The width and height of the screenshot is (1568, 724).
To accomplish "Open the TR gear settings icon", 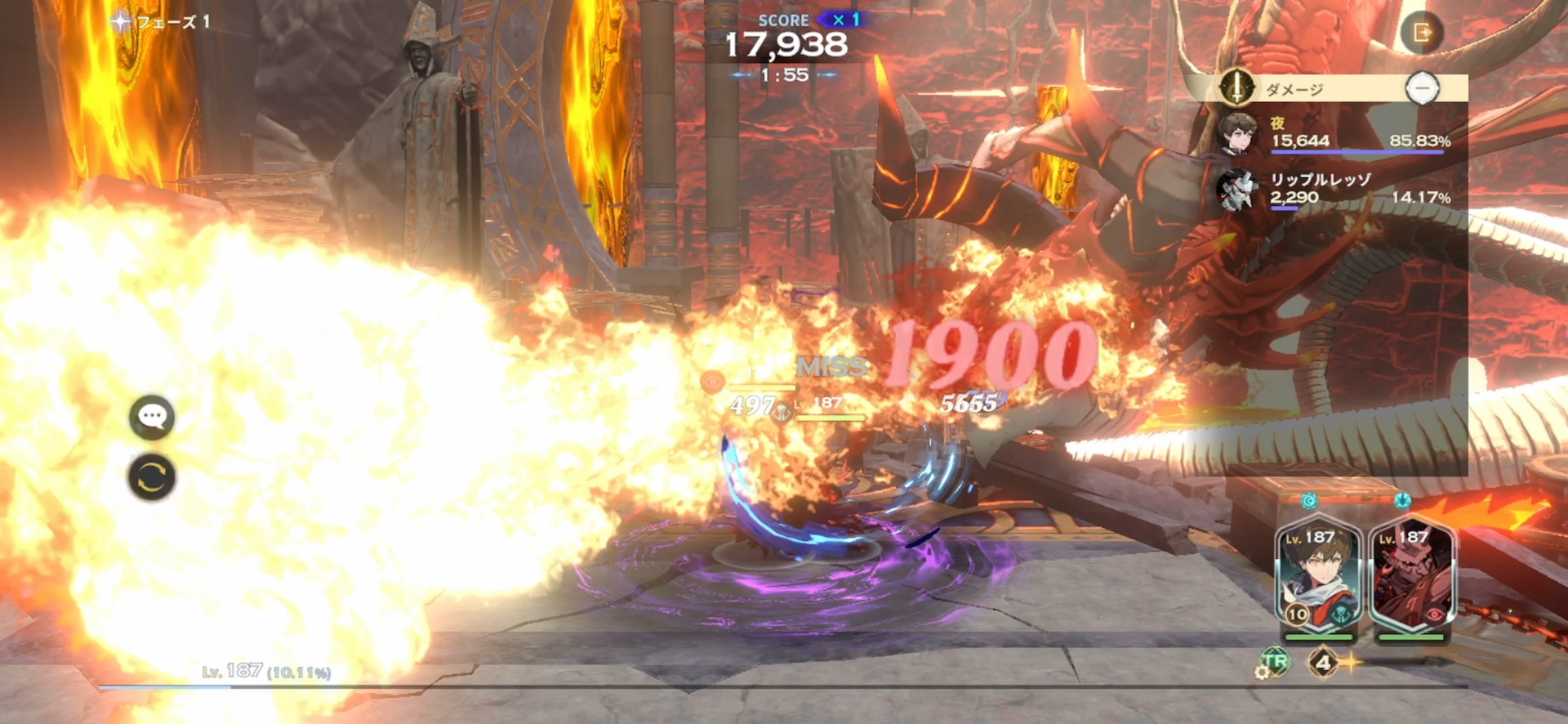I will point(1272,663).
